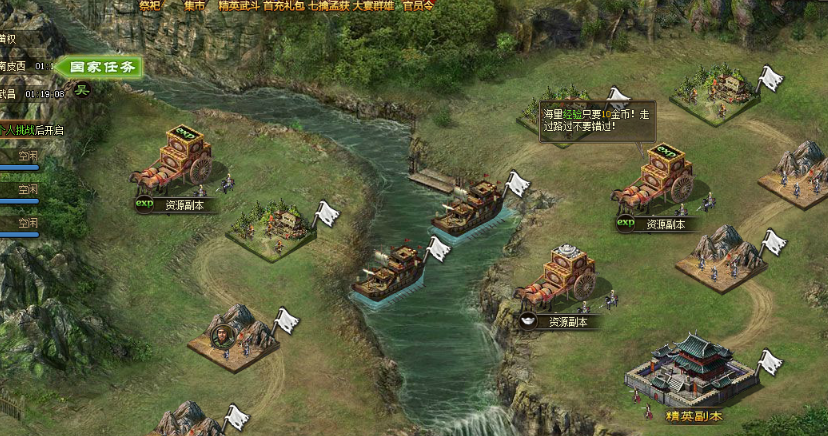Open the 七擒孟获 event

coord(330,5)
